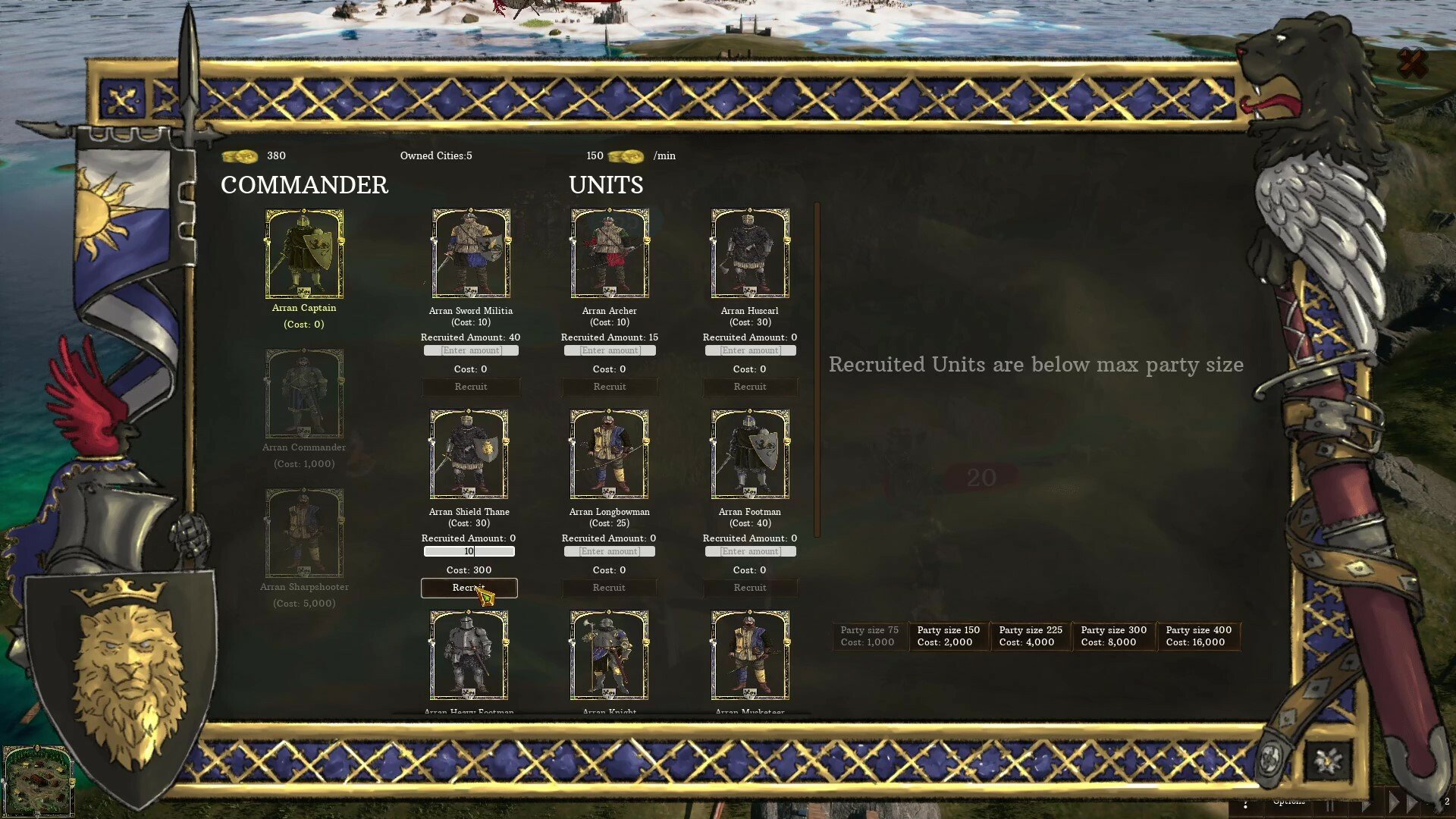The image size is (1456, 819).
Task: Choose the Arran Commander portrait
Action: pyautogui.click(x=304, y=394)
